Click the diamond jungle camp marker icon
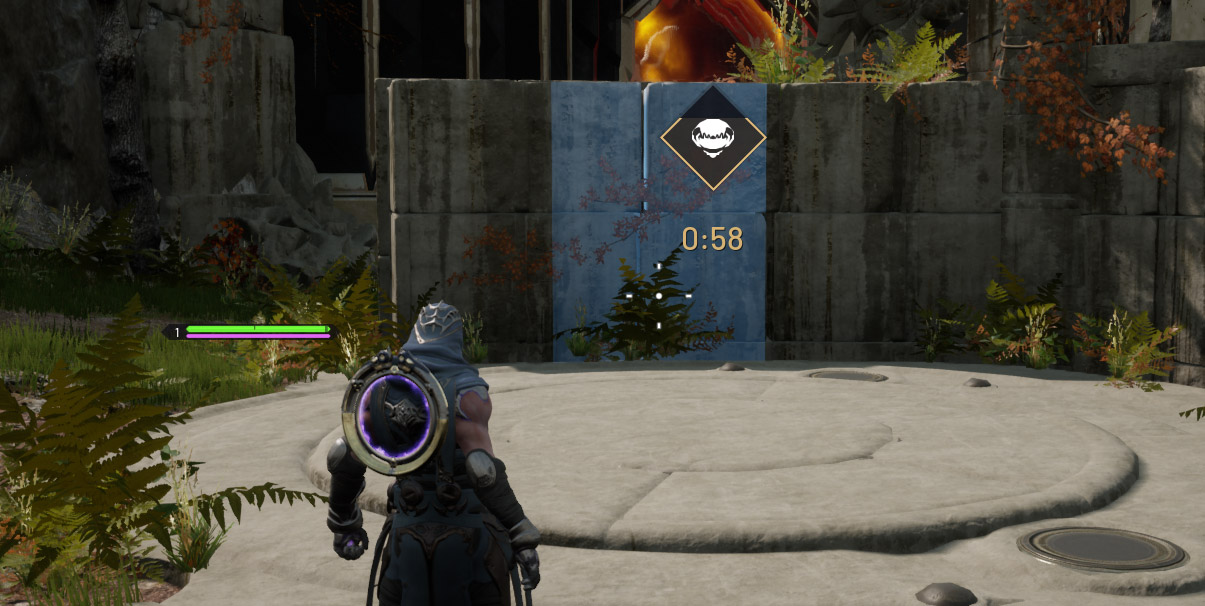The image size is (1205, 606). [x=713, y=138]
